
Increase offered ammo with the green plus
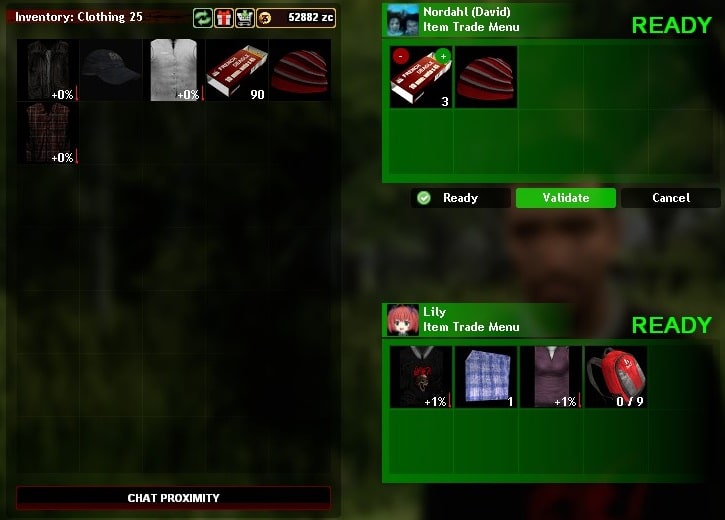point(443,56)
